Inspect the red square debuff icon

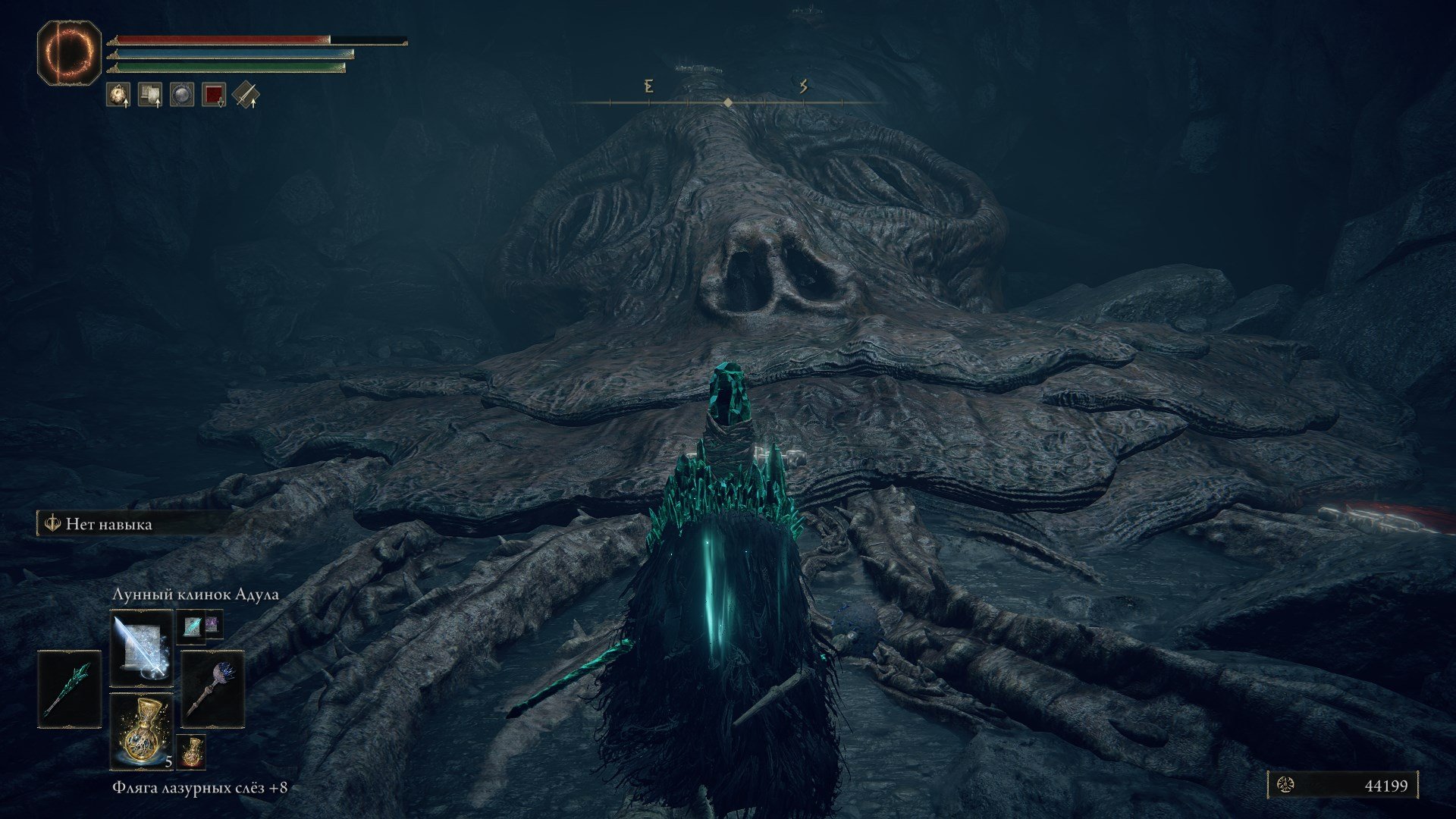[x=214, y=95]
